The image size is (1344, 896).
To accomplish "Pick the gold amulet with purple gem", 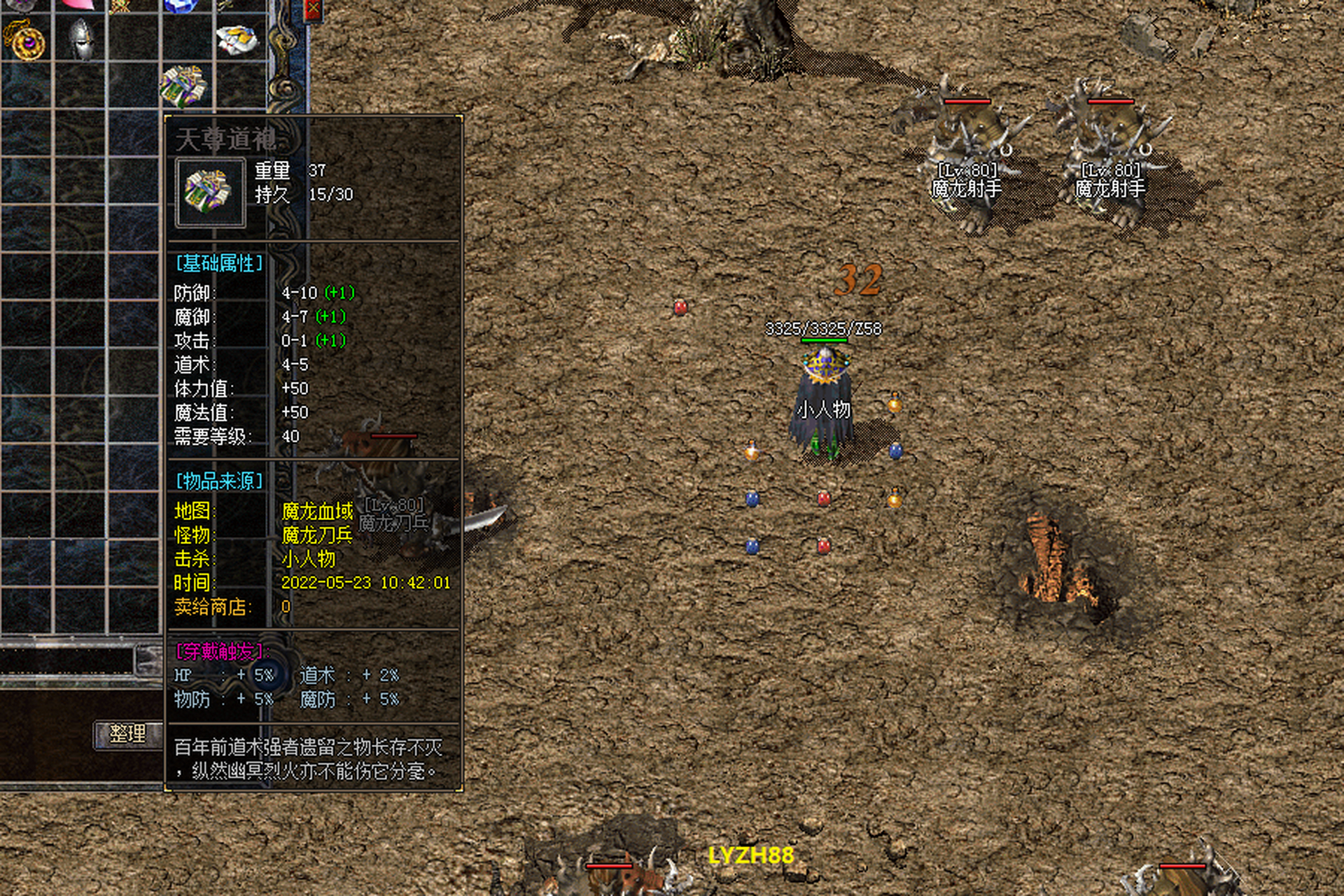I will tap(27, 41).
